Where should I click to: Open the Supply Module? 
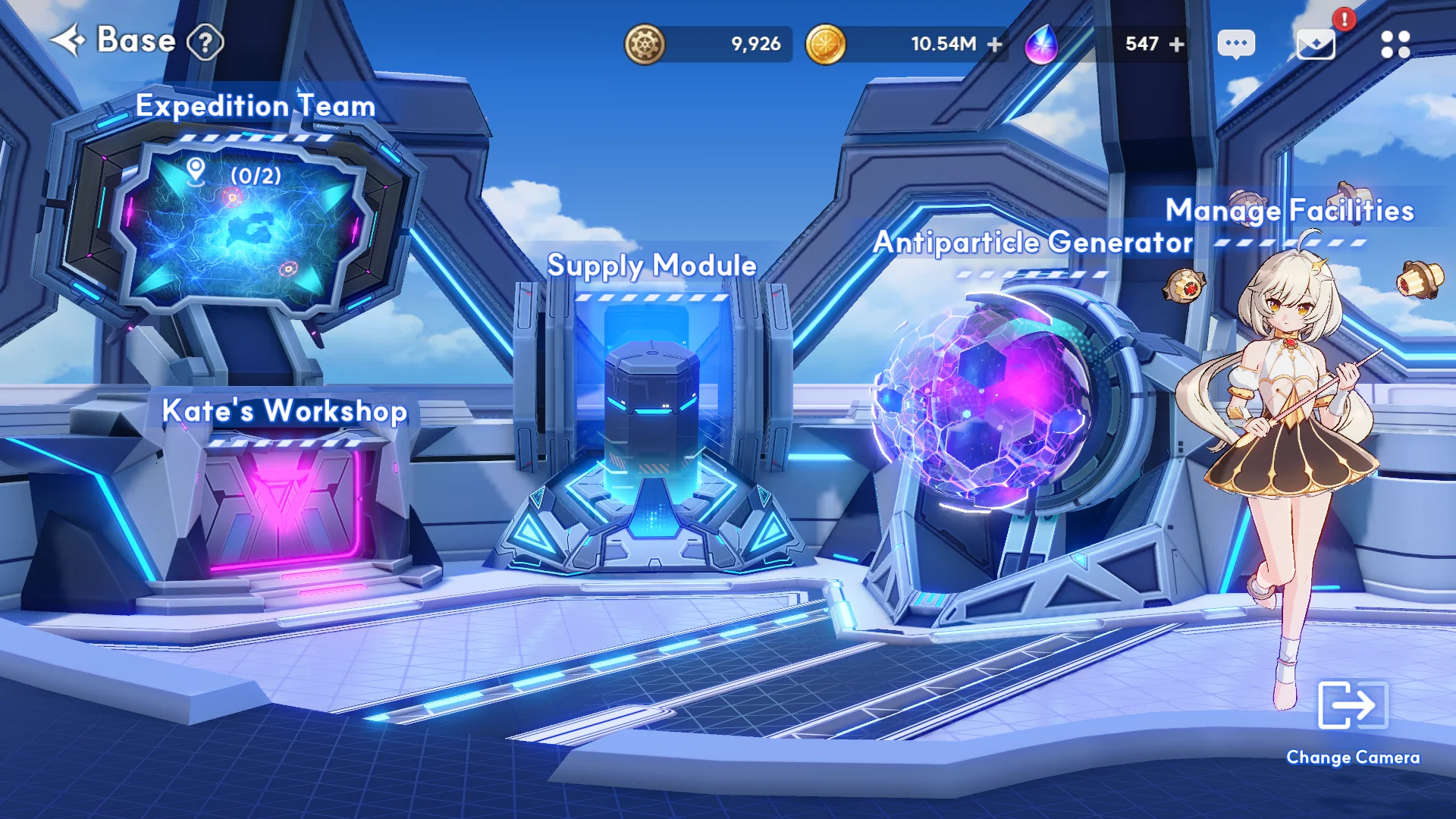pyautogui.click(x=651, y=265)
